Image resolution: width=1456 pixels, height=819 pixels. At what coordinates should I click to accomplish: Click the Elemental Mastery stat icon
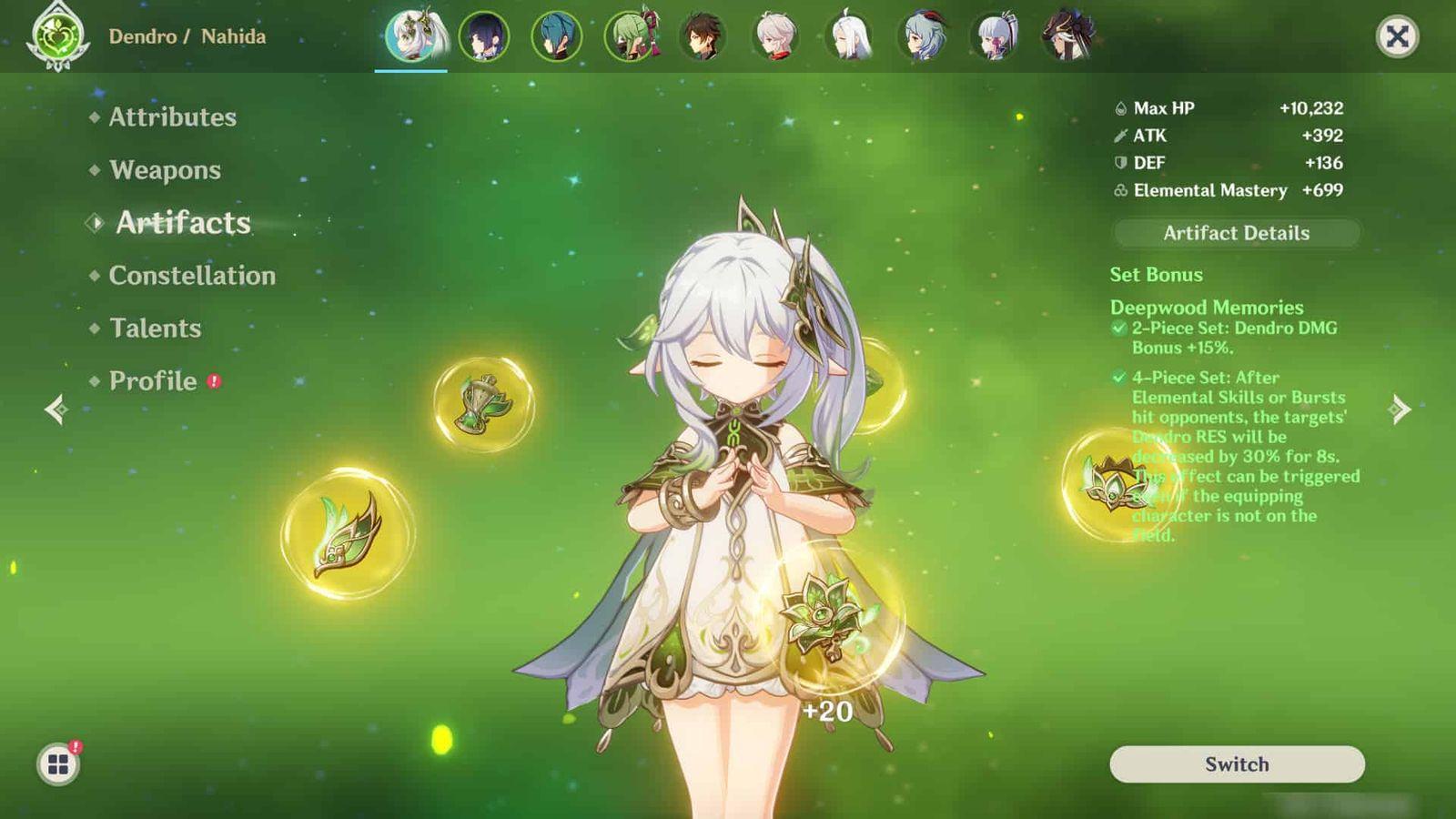pyautogui.click(x=1119, y=191)
